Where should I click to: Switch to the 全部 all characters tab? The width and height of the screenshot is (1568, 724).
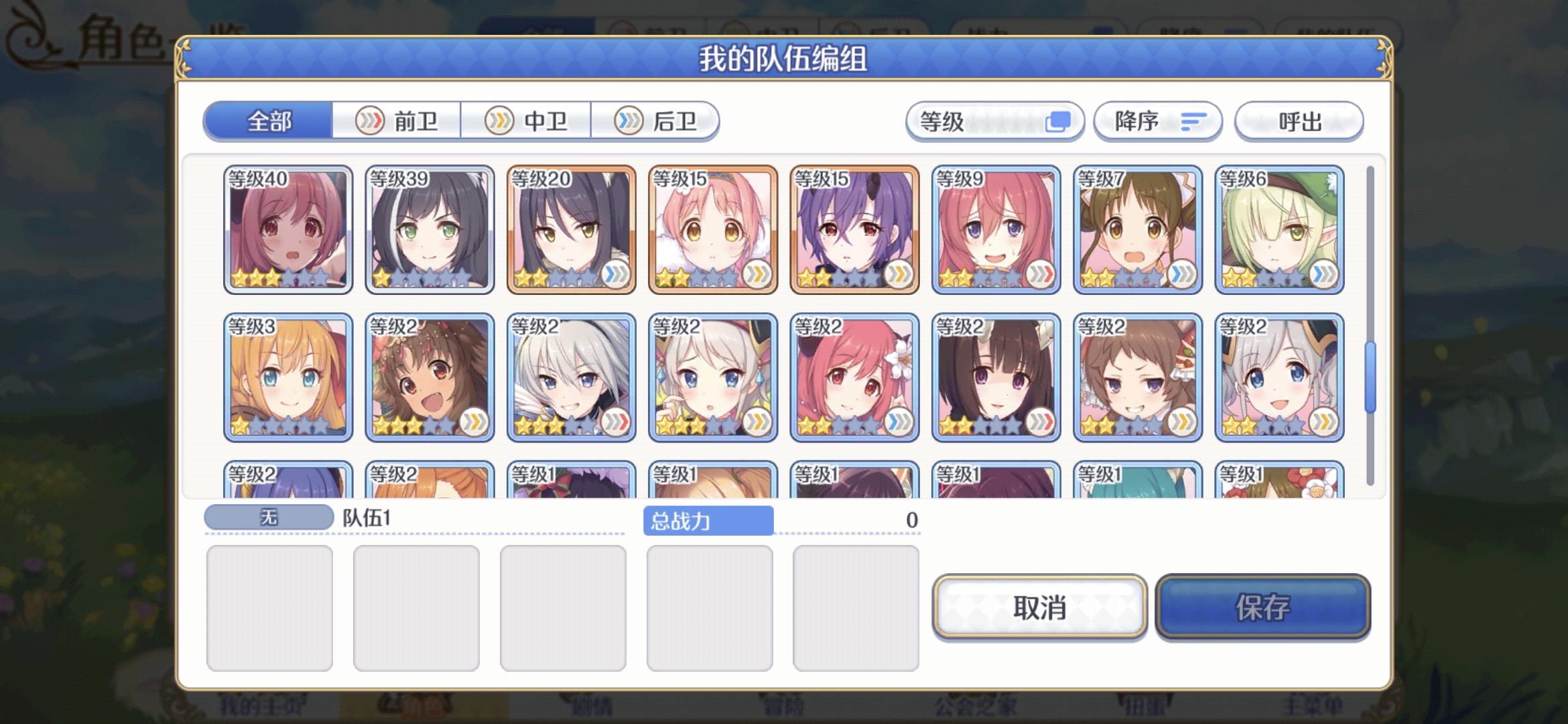(268, 121)
